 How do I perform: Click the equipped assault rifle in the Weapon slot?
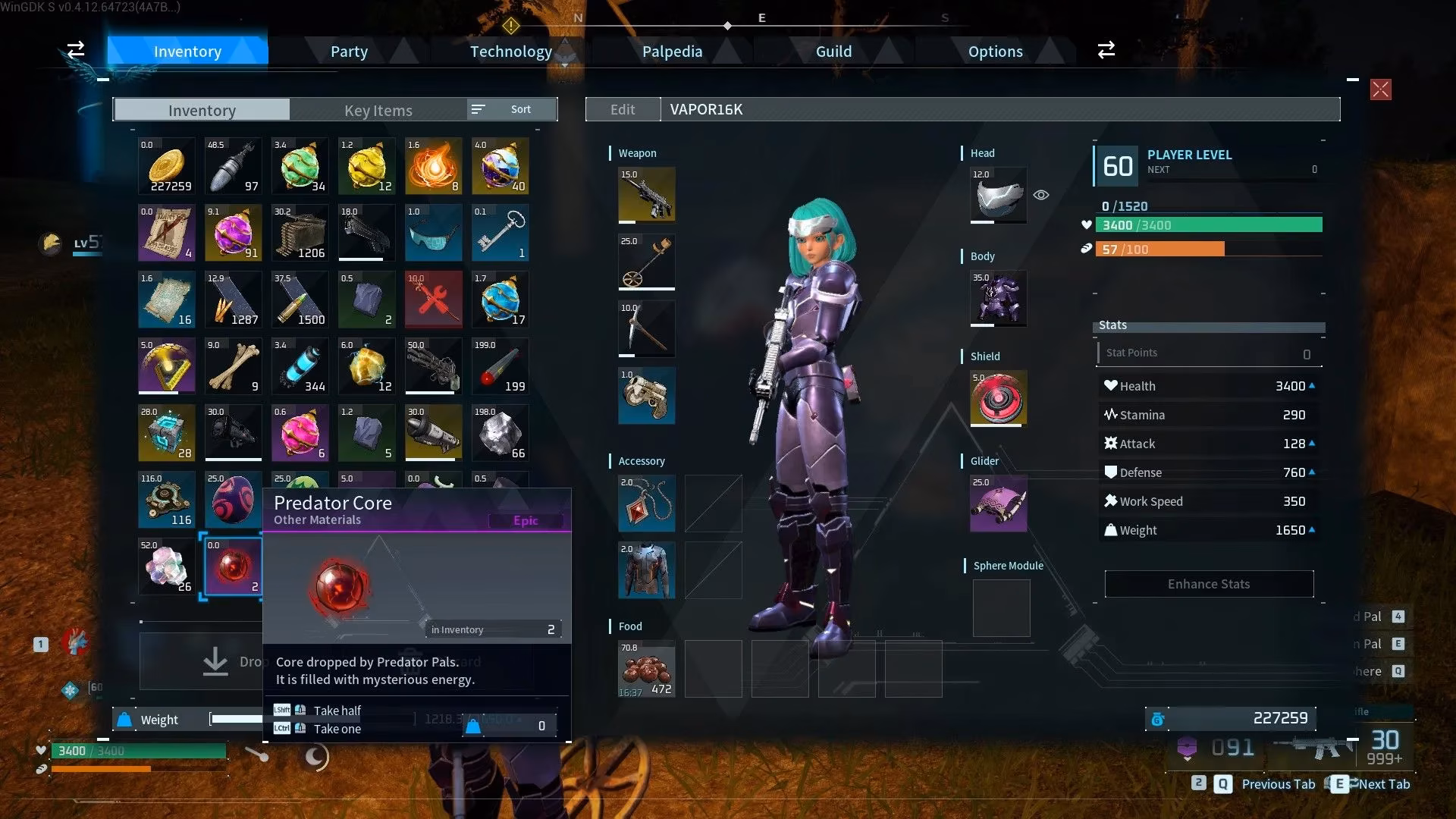(646, 194)
